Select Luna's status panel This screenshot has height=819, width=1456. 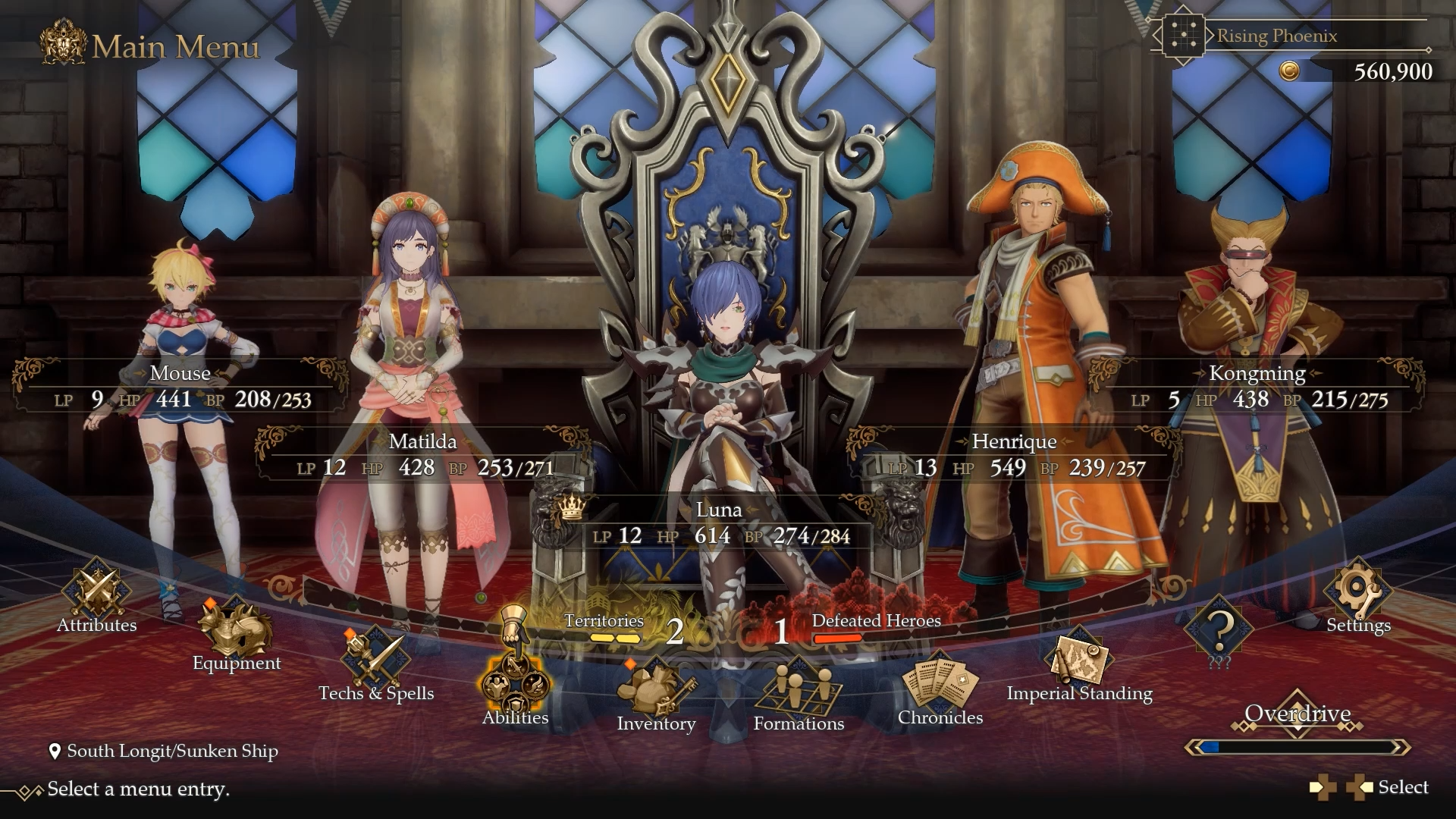click(x=719, y=524)
